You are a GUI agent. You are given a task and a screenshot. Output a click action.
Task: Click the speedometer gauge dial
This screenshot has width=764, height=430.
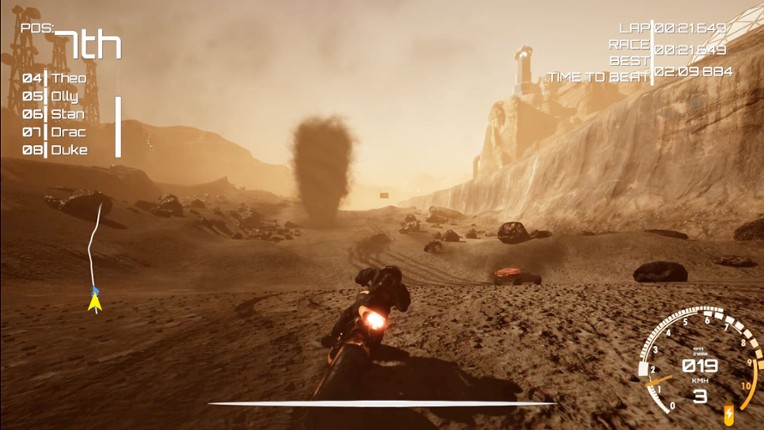click(697, 362)
